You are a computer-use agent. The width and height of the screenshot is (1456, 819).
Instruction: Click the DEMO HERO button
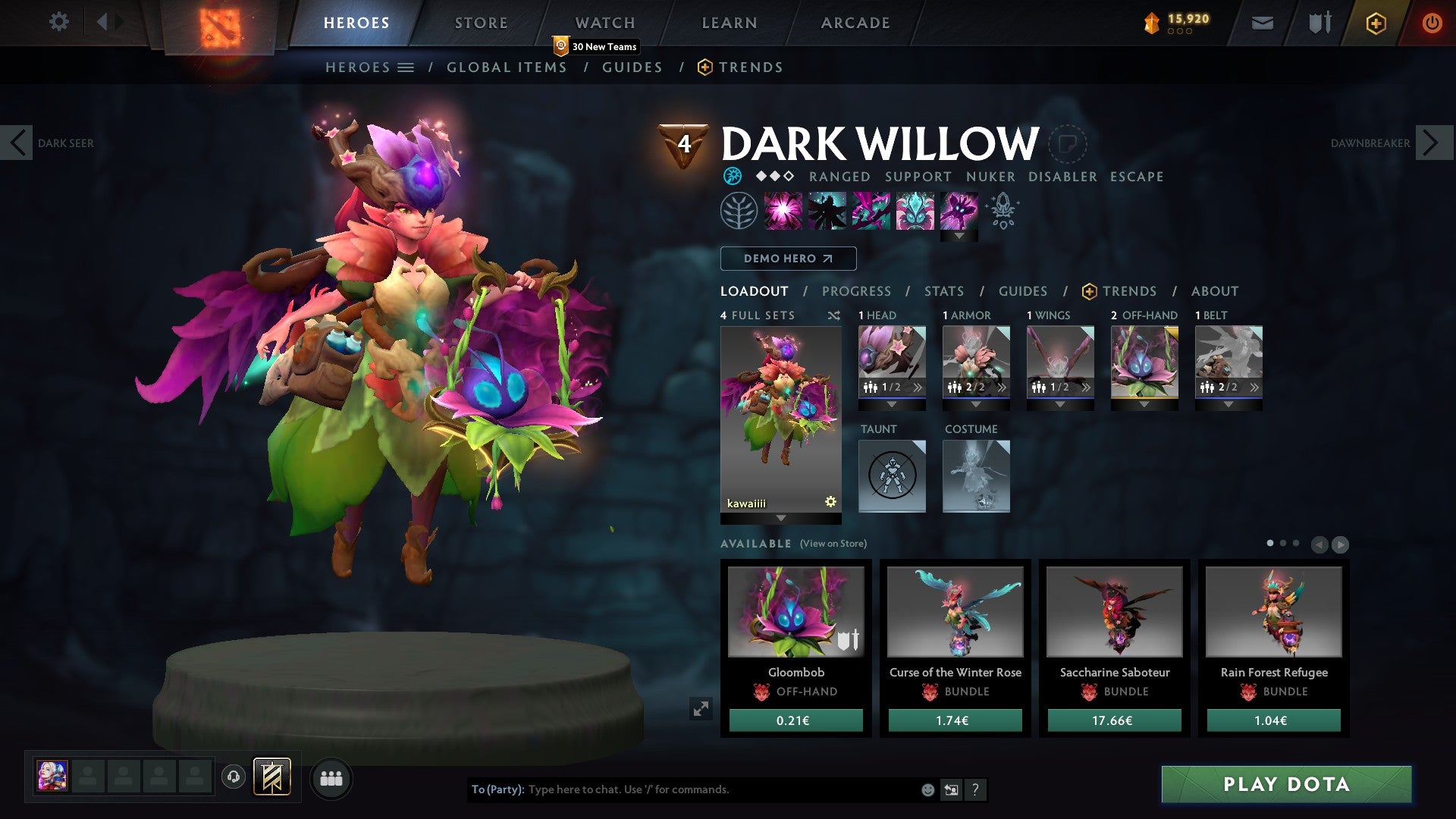(788, 259)
